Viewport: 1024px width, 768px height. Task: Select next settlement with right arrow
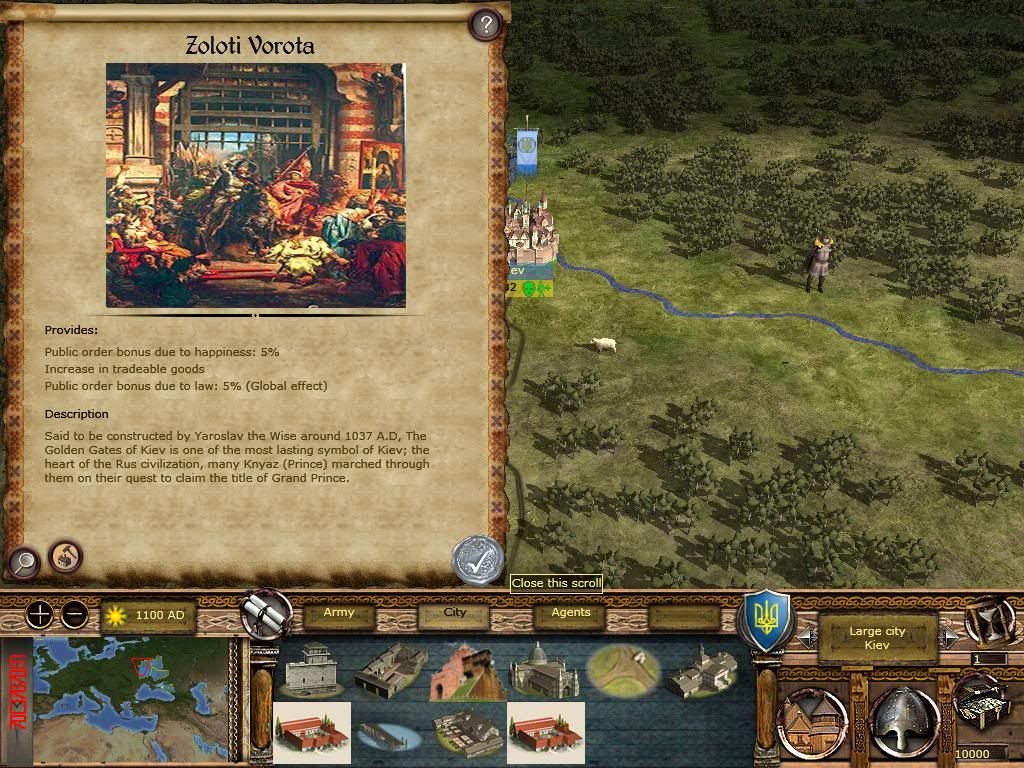(950, 635)
